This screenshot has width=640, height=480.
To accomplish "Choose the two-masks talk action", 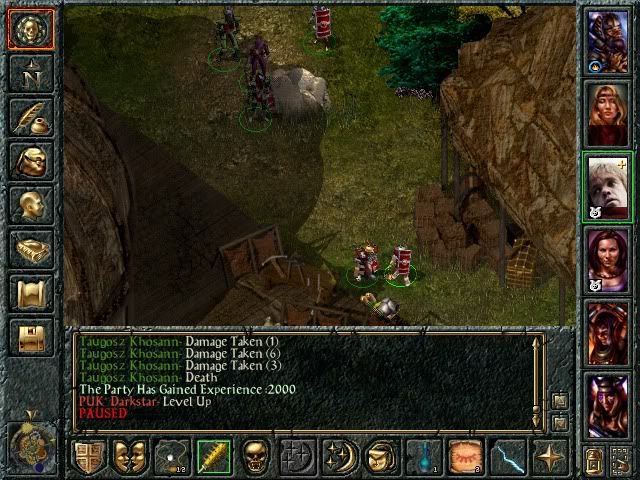I will (129, 457).
